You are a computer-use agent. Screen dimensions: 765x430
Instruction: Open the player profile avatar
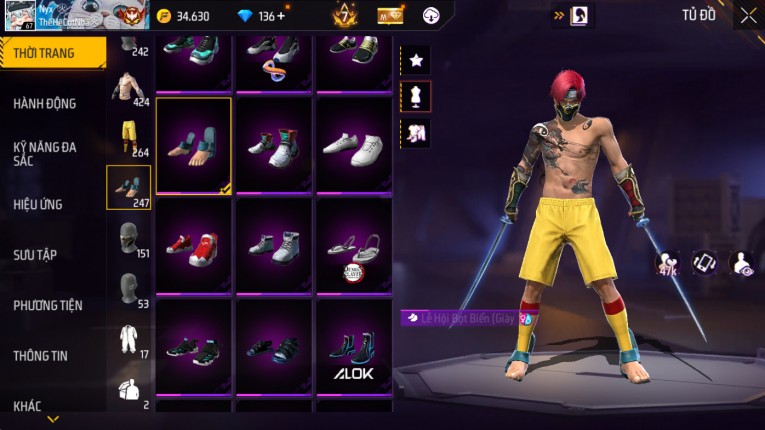coord(21,16)
